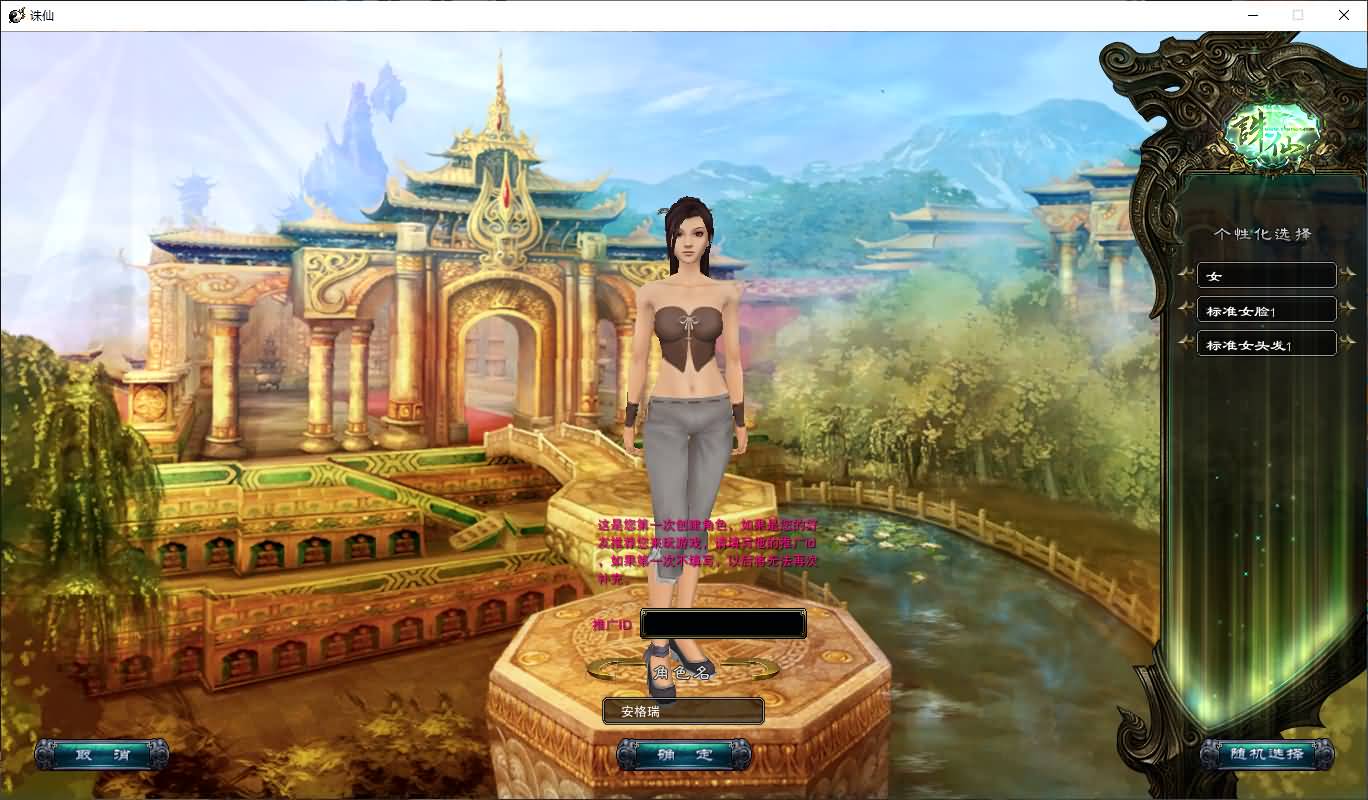The height and width of the screenshot is (800, 1368).
Task: Open the 标准女脸1 face selection box
Action: (1266, 309)
